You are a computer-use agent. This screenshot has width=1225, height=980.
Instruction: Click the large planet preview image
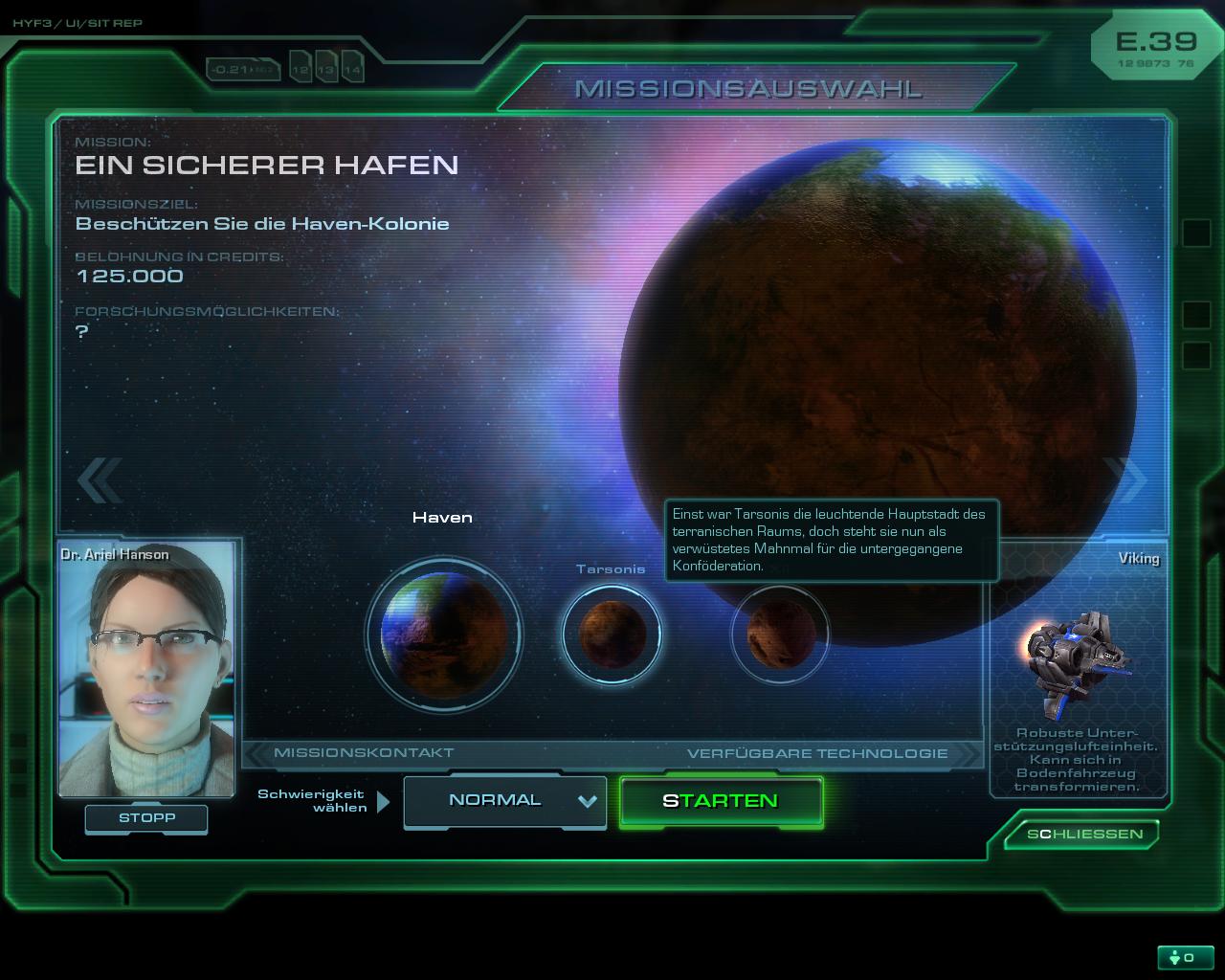pos(880,383)
